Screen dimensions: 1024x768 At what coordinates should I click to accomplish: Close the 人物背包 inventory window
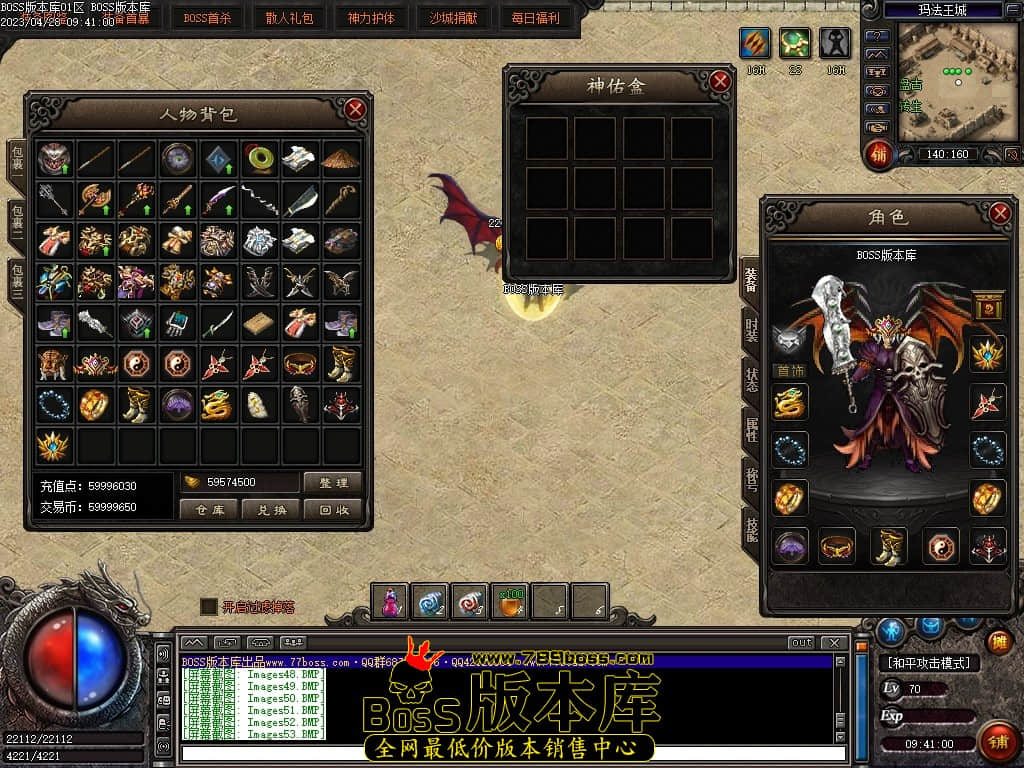click(355, 109)
